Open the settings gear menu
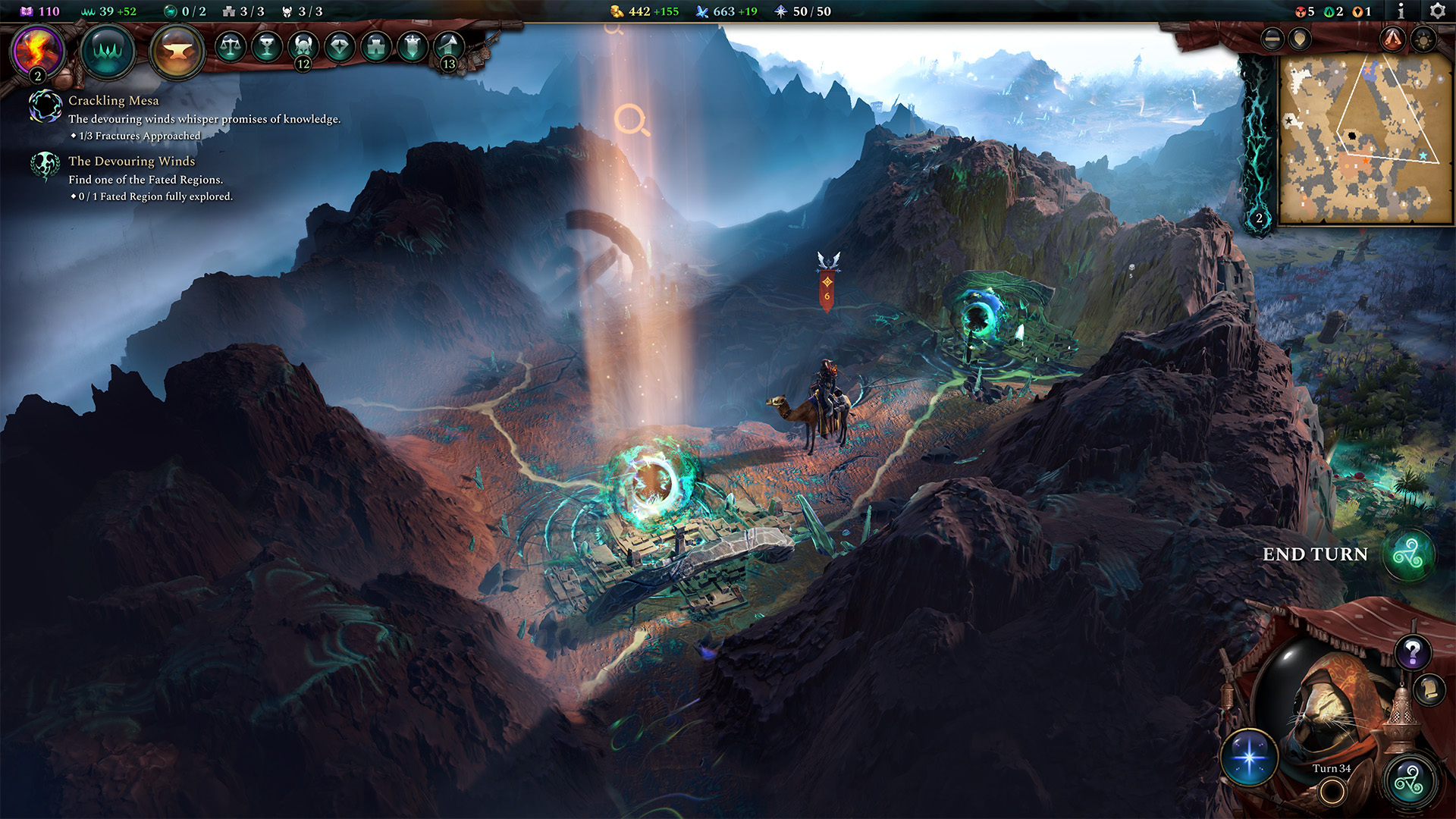Screen dimensions: 1456x819 point(1438,11)
